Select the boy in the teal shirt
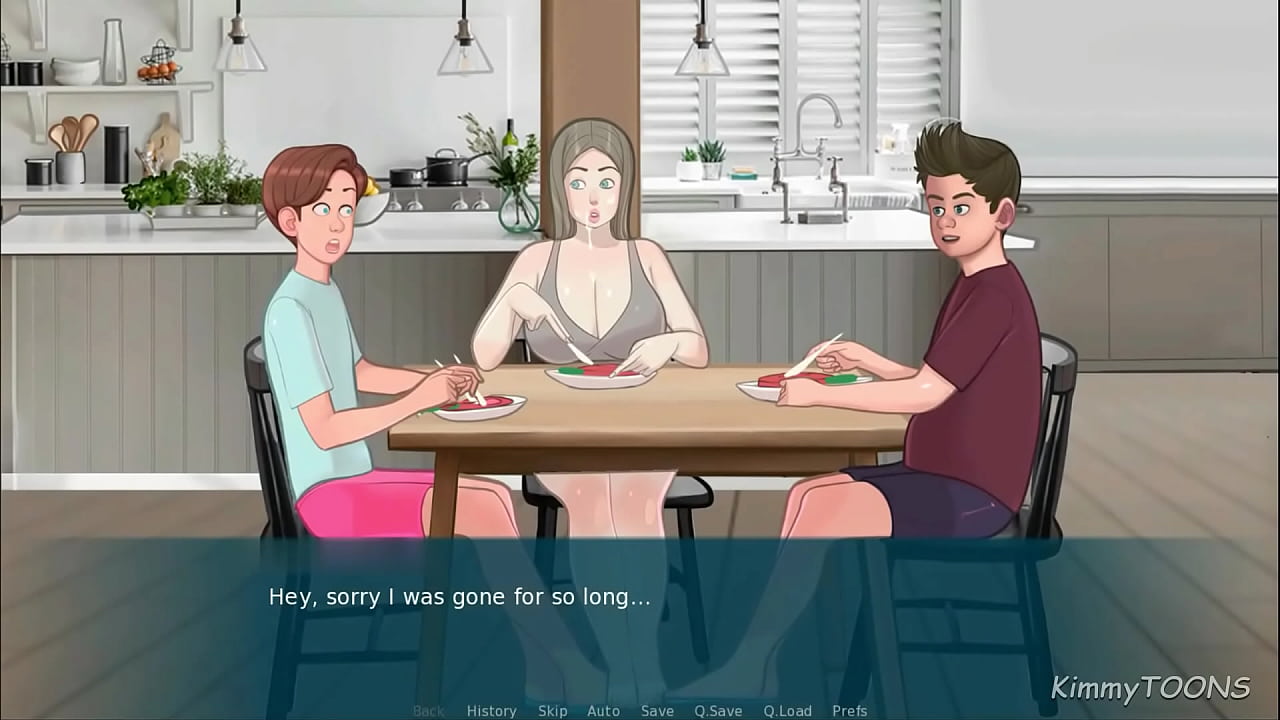 point(320,300)
